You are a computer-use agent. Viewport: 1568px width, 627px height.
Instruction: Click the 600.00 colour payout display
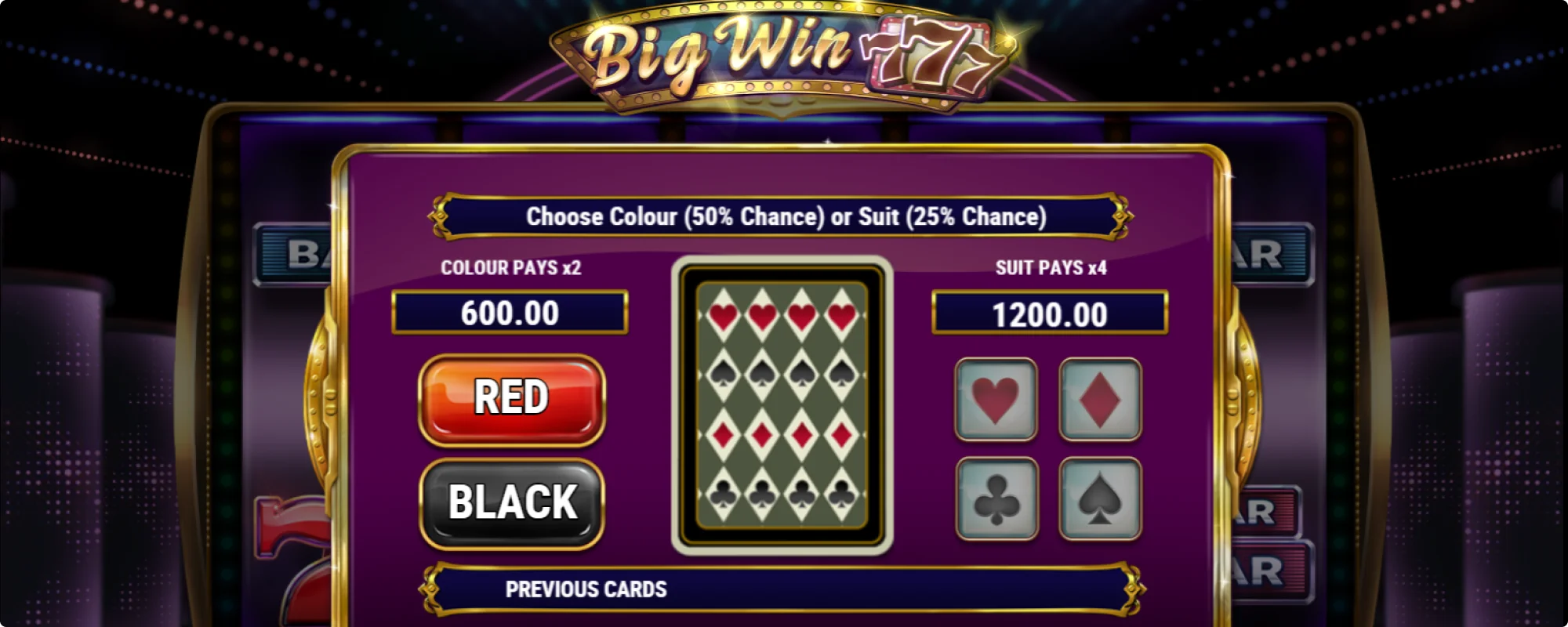coord(510,311)
